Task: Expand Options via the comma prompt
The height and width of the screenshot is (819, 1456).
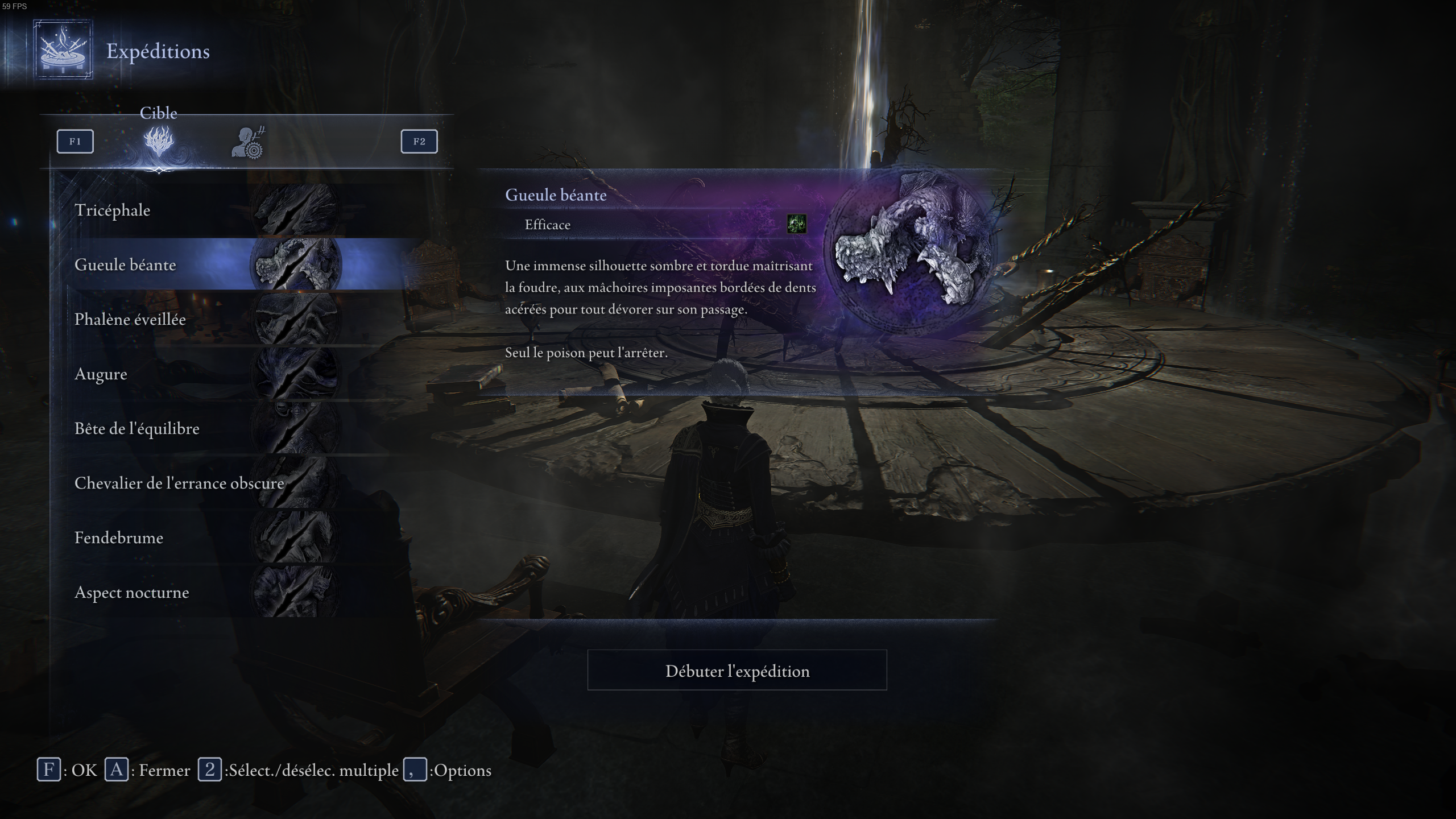Action: 414,770
